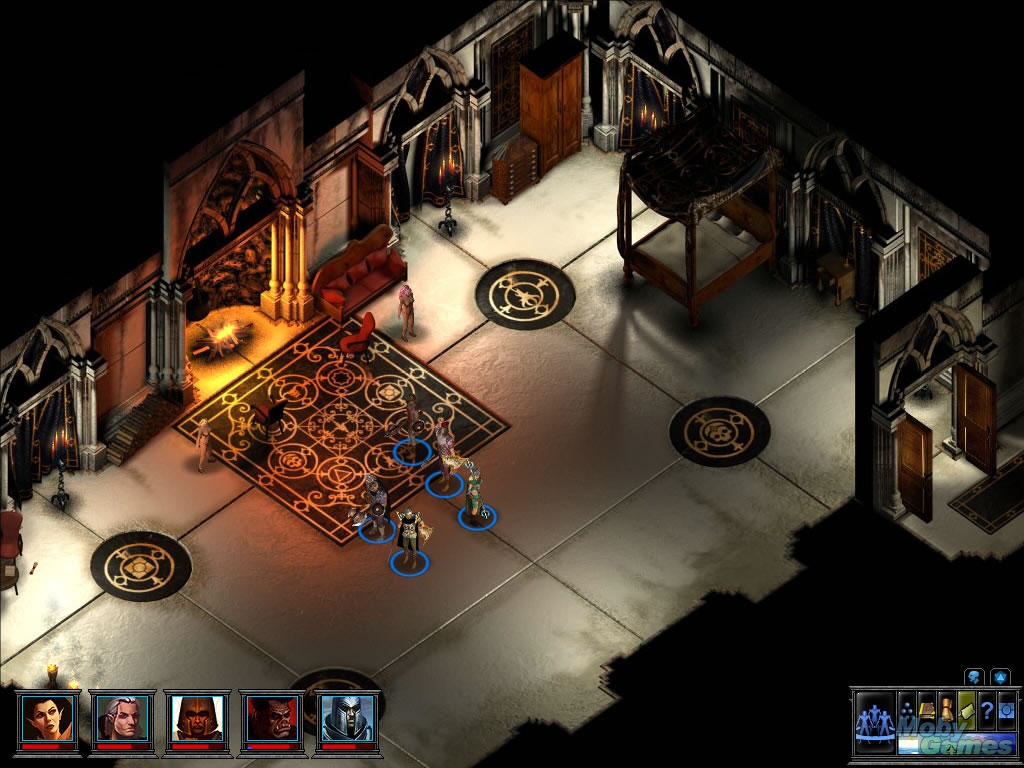
Task: Select the tusked half-orc portrait
Action: click(x=272, y=716)
